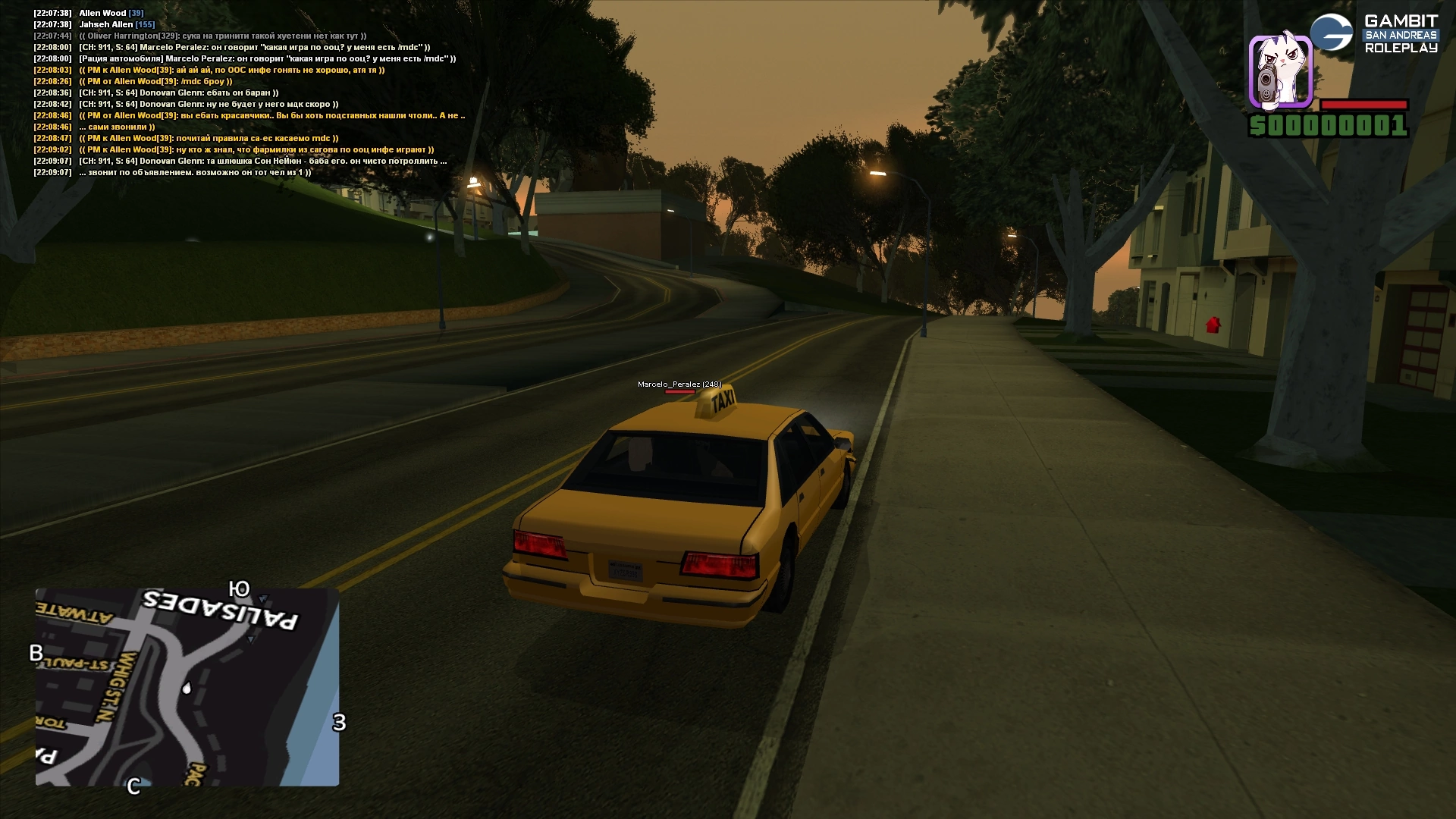Click the Palisades minimap
The width and height of the screenshot is (1456, 819).
(x=187, y=686)
